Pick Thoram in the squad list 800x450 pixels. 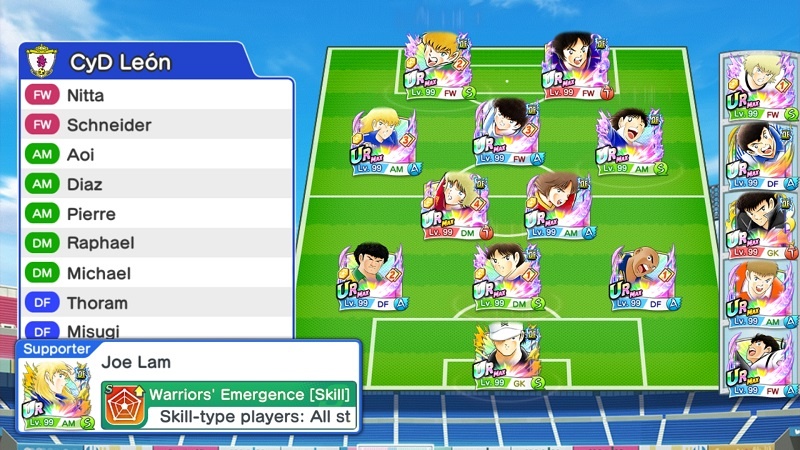(x=157, y=302)
